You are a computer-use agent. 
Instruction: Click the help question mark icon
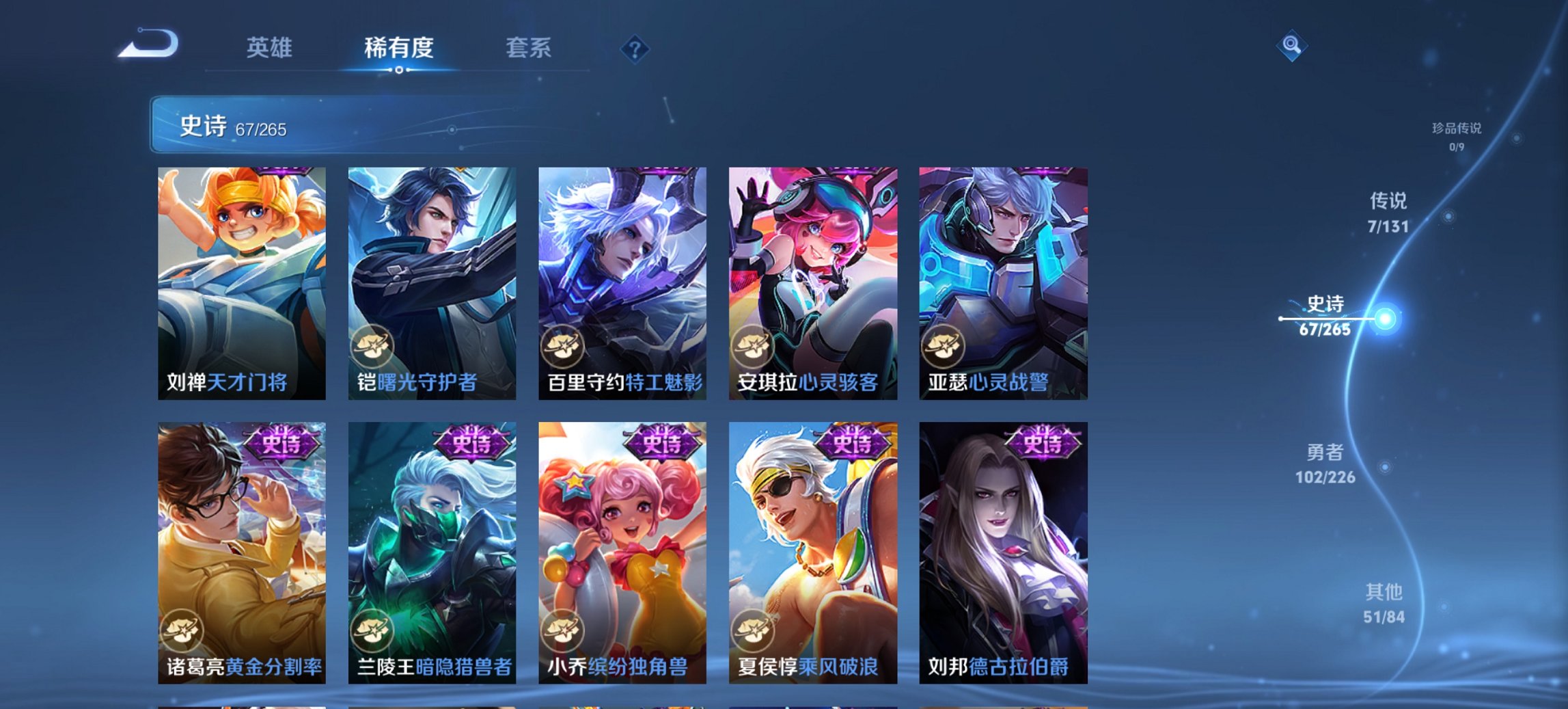pyautogui.click(x=635, y=49)
